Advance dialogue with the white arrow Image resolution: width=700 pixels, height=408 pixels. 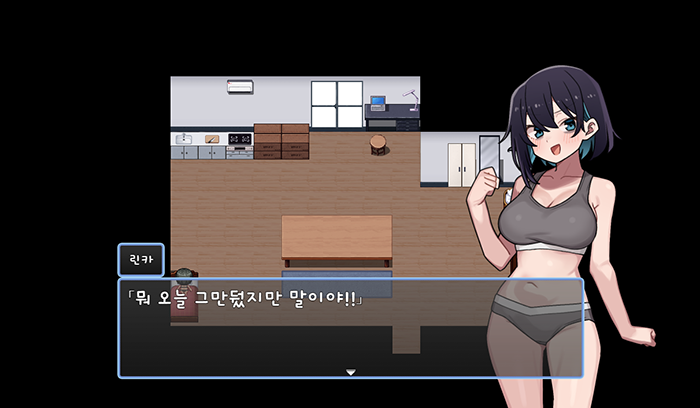pyautogui.click(x=350, y=372)
